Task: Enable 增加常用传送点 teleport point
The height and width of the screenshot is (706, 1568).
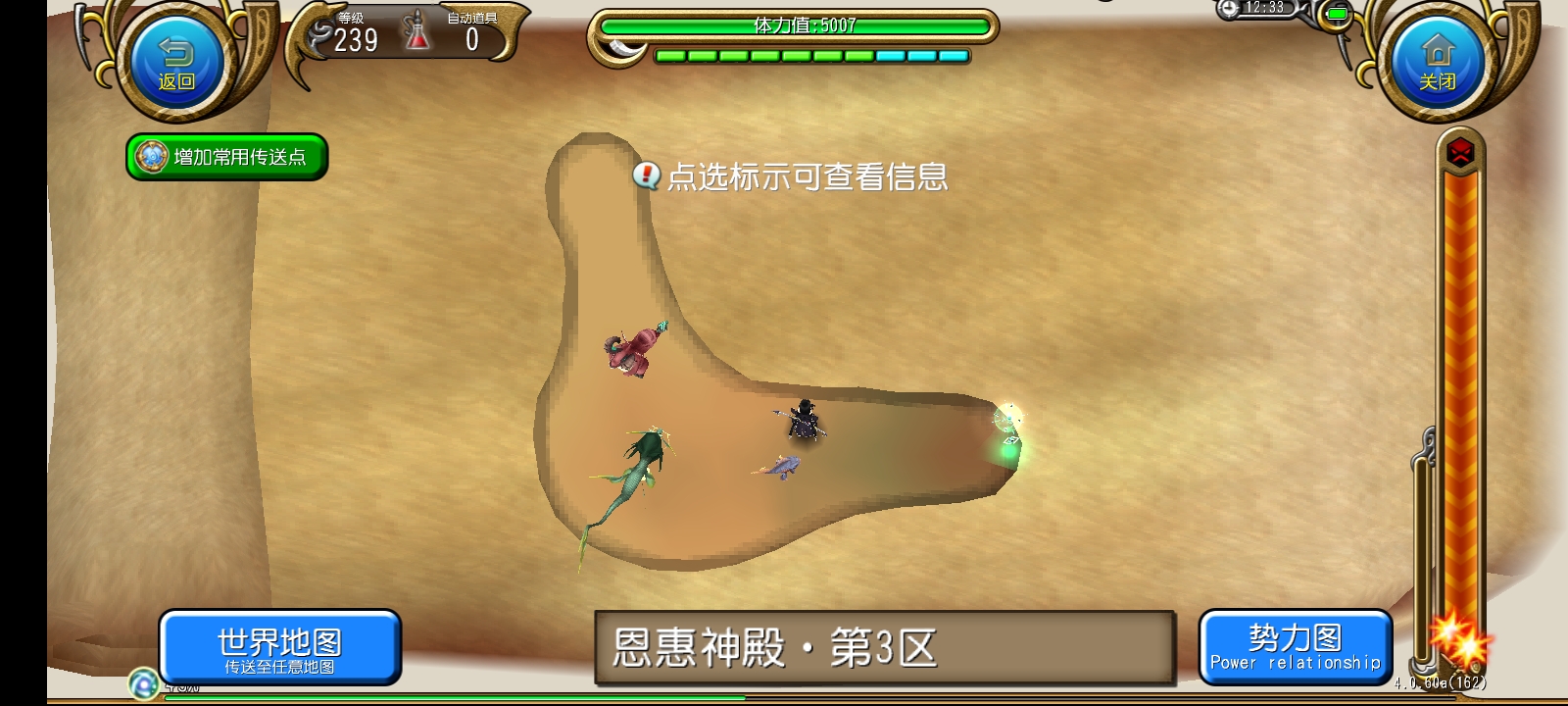Action: pos(226,156)
